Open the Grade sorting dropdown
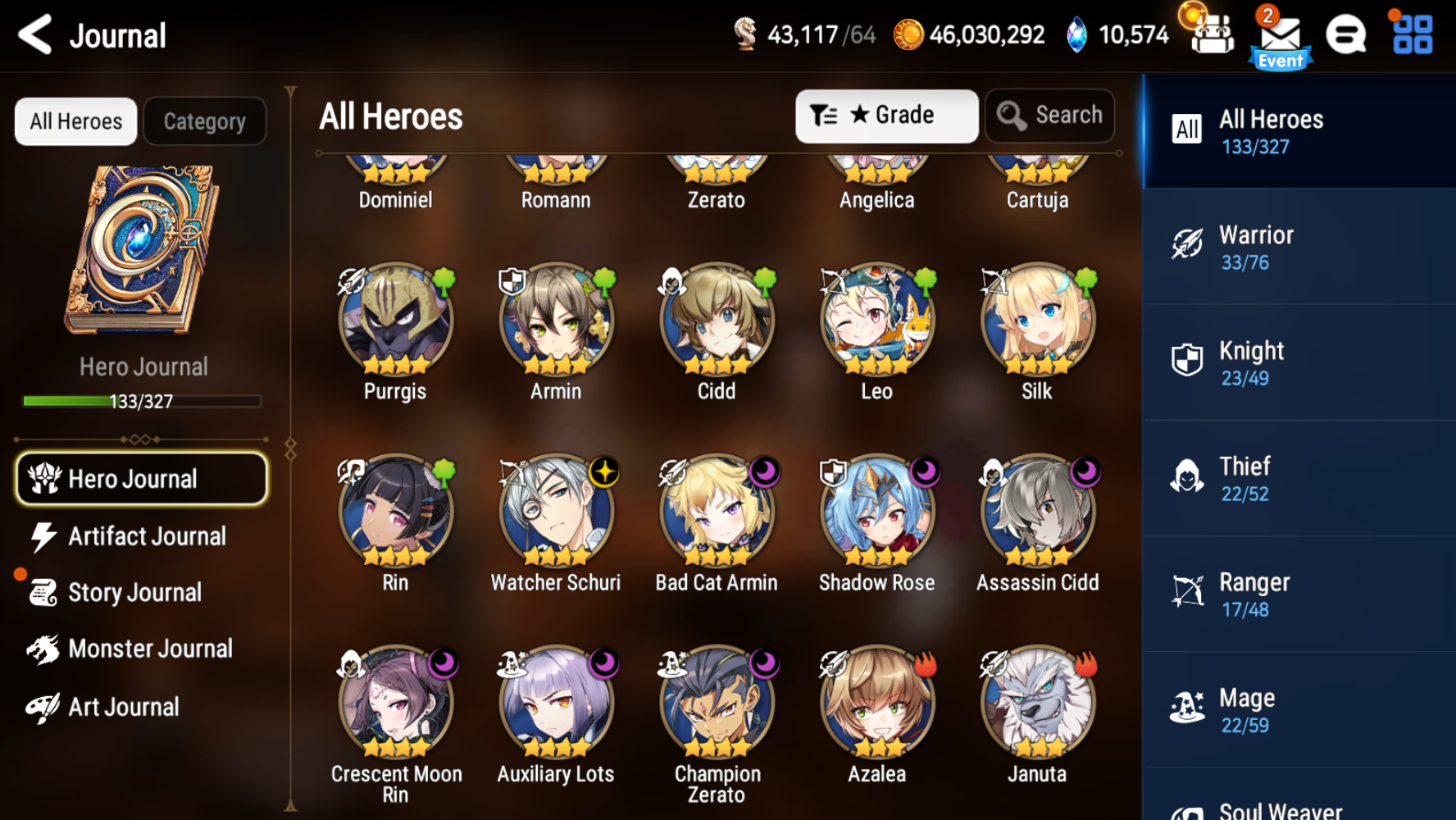 (x=886, y=116)
